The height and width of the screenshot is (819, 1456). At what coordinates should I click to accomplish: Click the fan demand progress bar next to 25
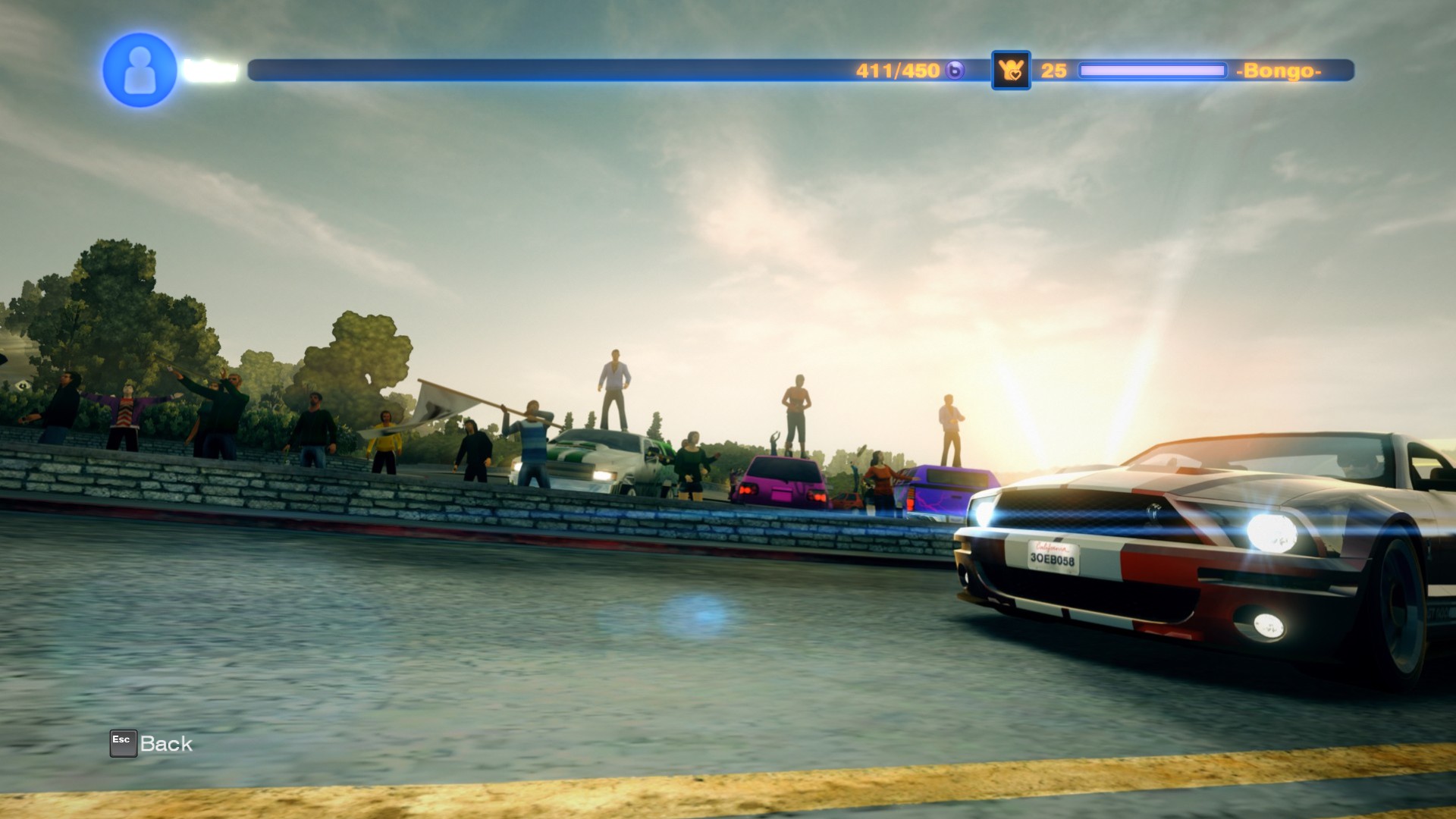click(1153, 69)
